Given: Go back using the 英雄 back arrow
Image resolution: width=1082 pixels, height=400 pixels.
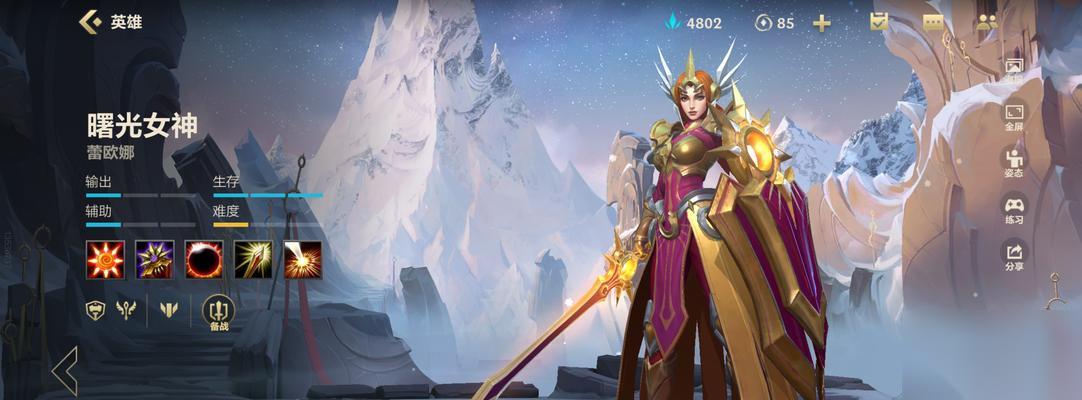Looking at the screenshot, I should (x=90, y=22).
